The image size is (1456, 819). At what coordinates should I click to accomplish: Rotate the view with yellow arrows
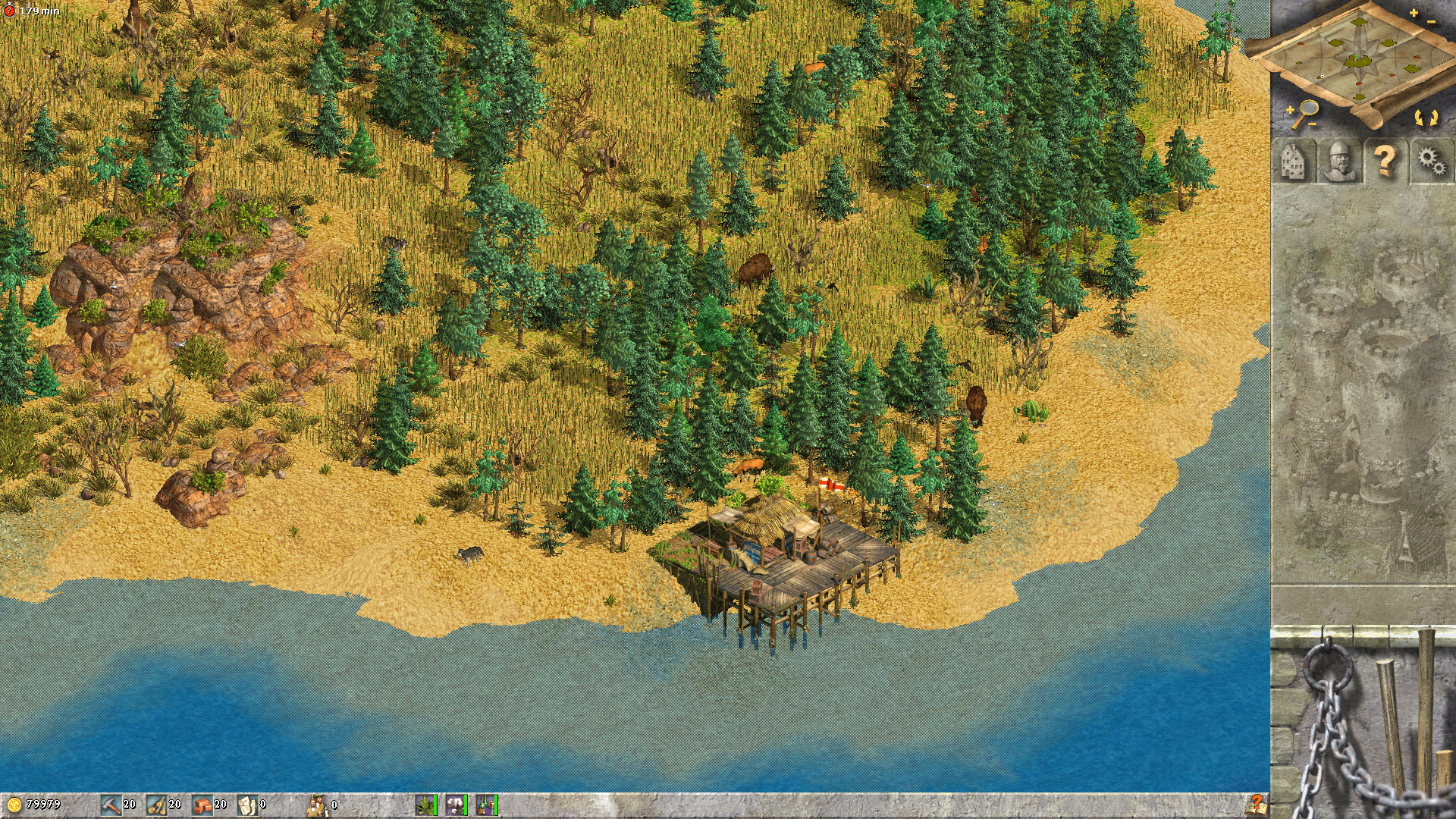tap(1426, 118)
